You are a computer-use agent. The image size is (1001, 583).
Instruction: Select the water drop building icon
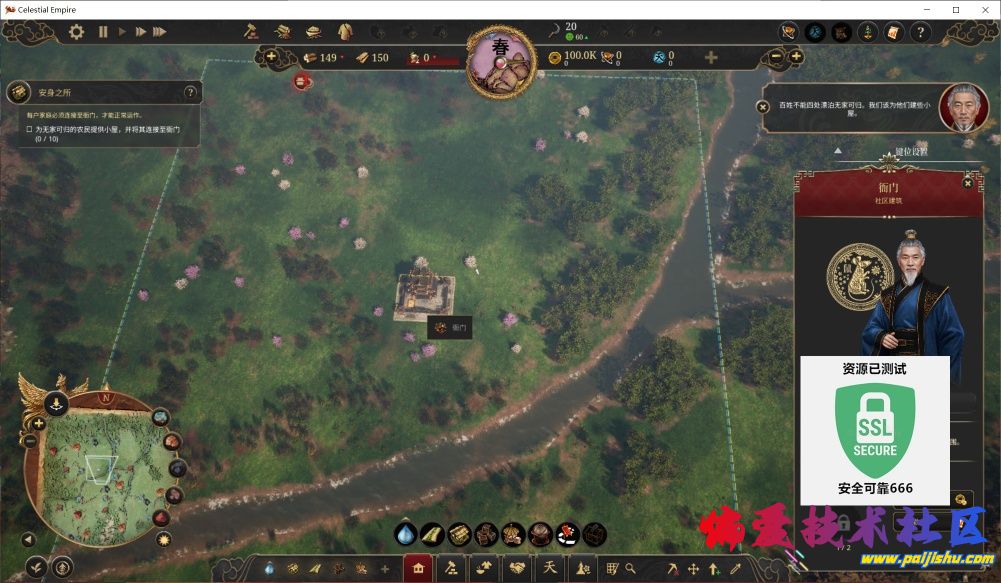pyautogui.click(x=405, y=534)
